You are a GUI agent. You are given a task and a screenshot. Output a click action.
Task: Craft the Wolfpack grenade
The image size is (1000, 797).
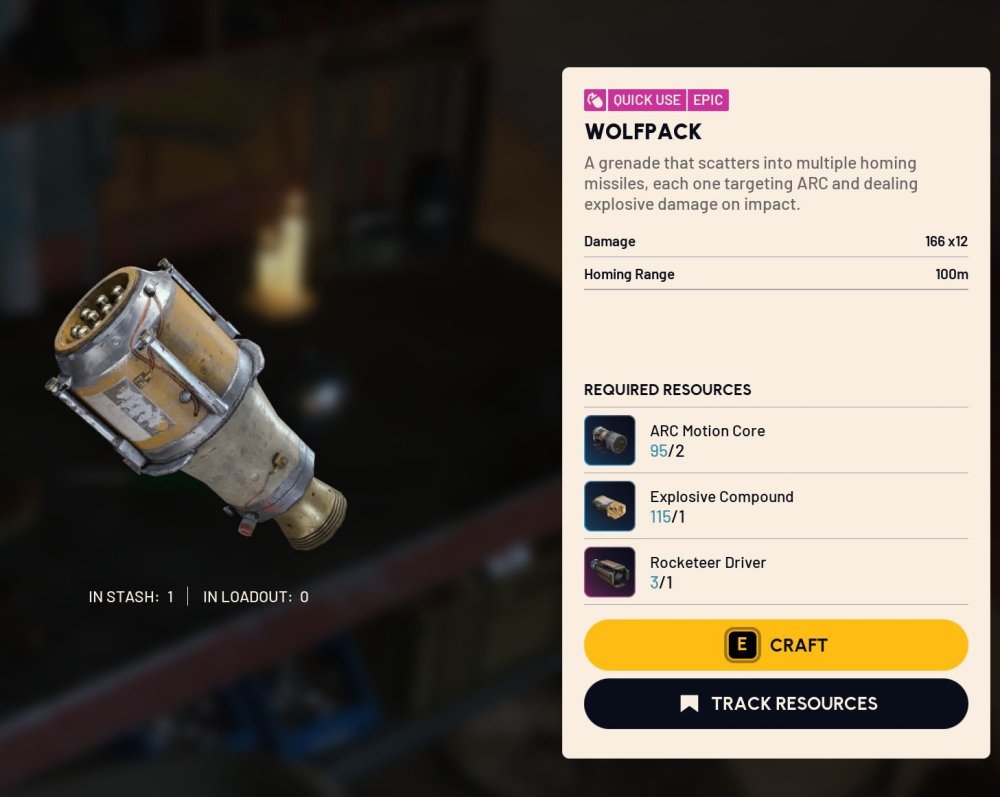(x=776, y=645)
